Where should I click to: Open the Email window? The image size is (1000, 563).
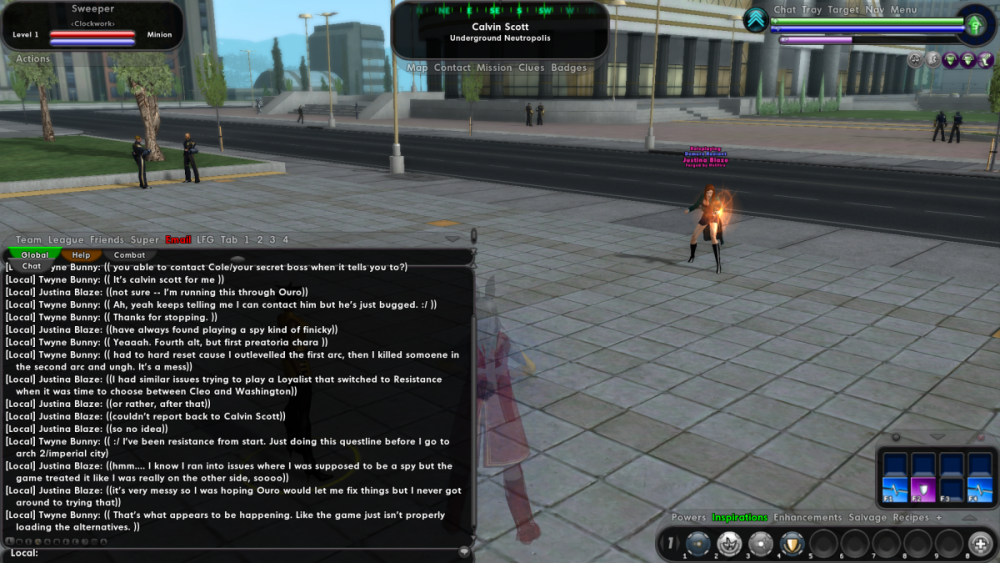(178, 240)
